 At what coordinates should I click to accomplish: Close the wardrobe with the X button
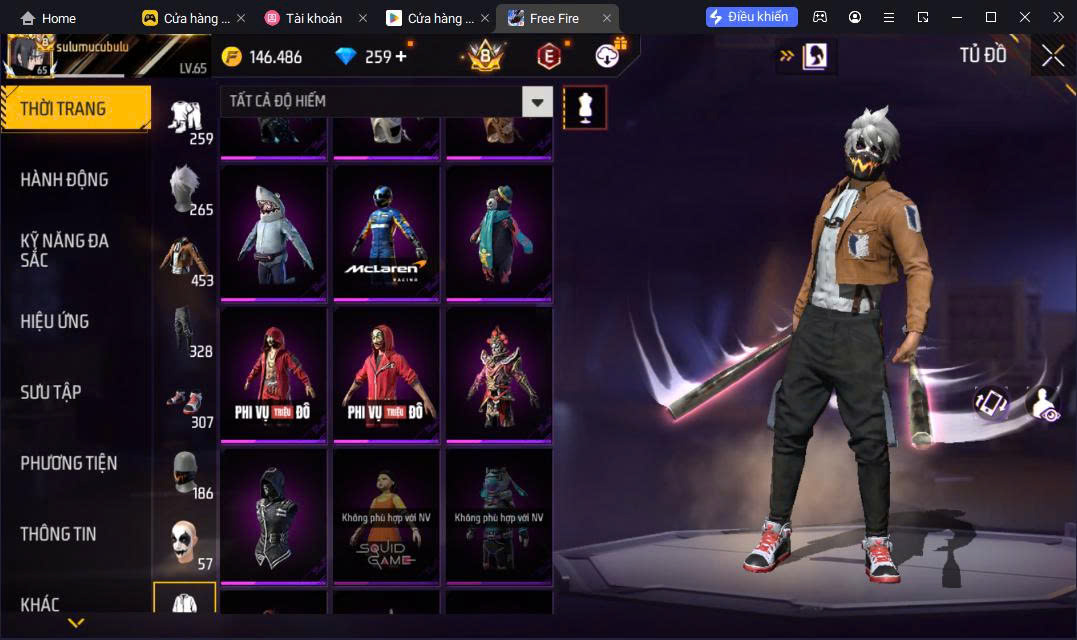1052,56
